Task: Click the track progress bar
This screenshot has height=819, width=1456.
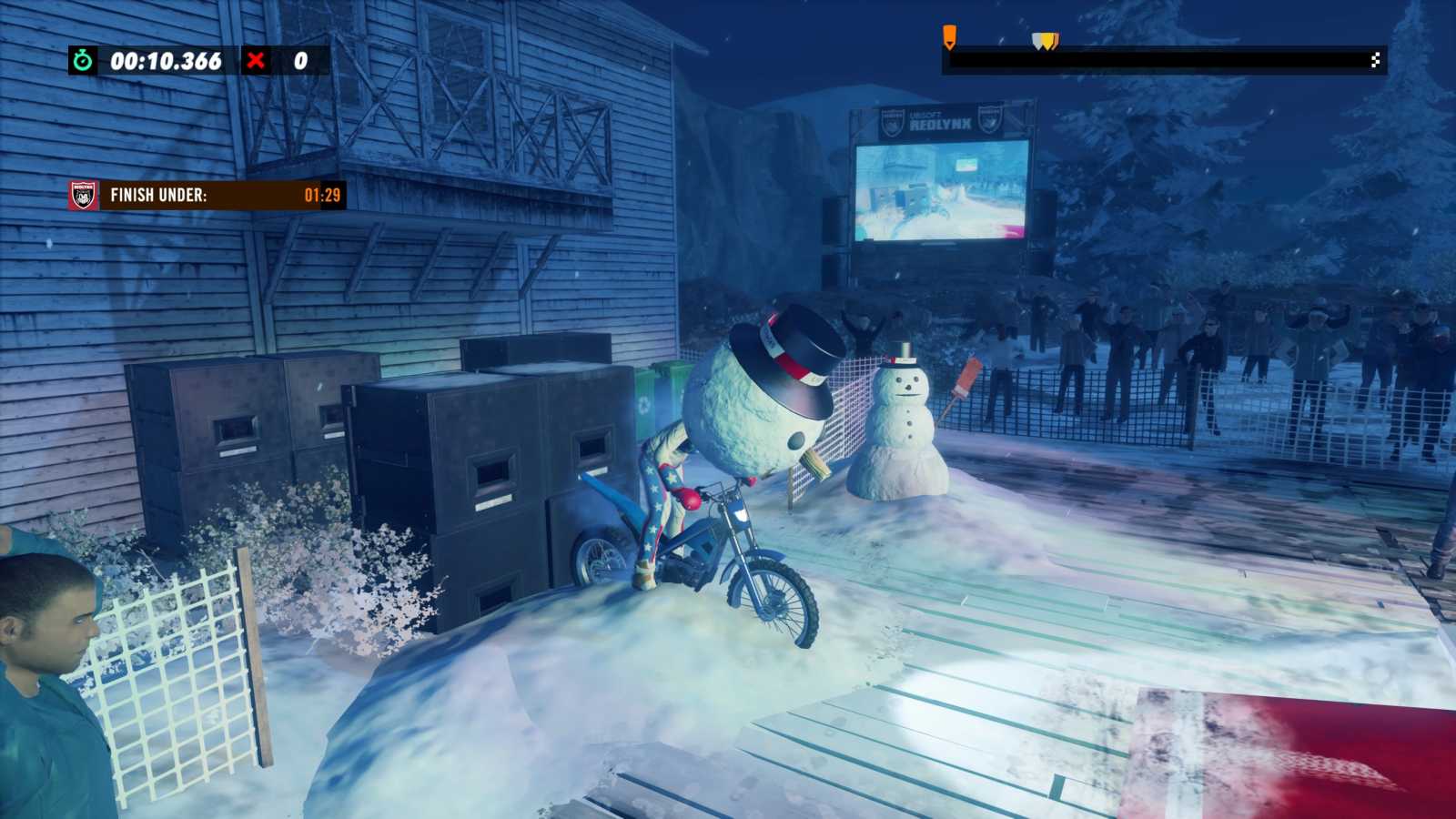Action: tap(1165, 60)
